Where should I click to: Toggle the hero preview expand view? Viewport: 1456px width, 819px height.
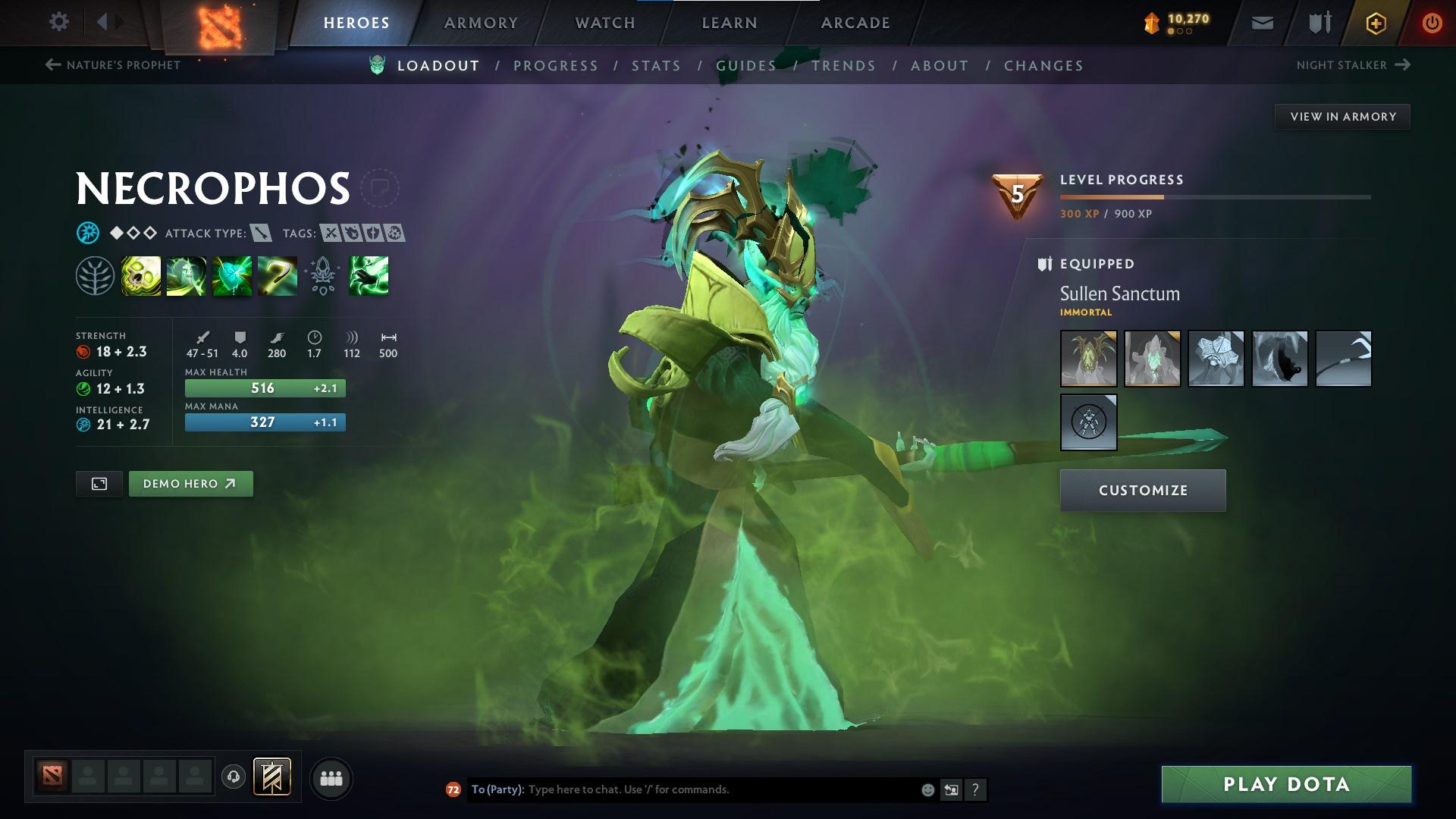(98, 483)
